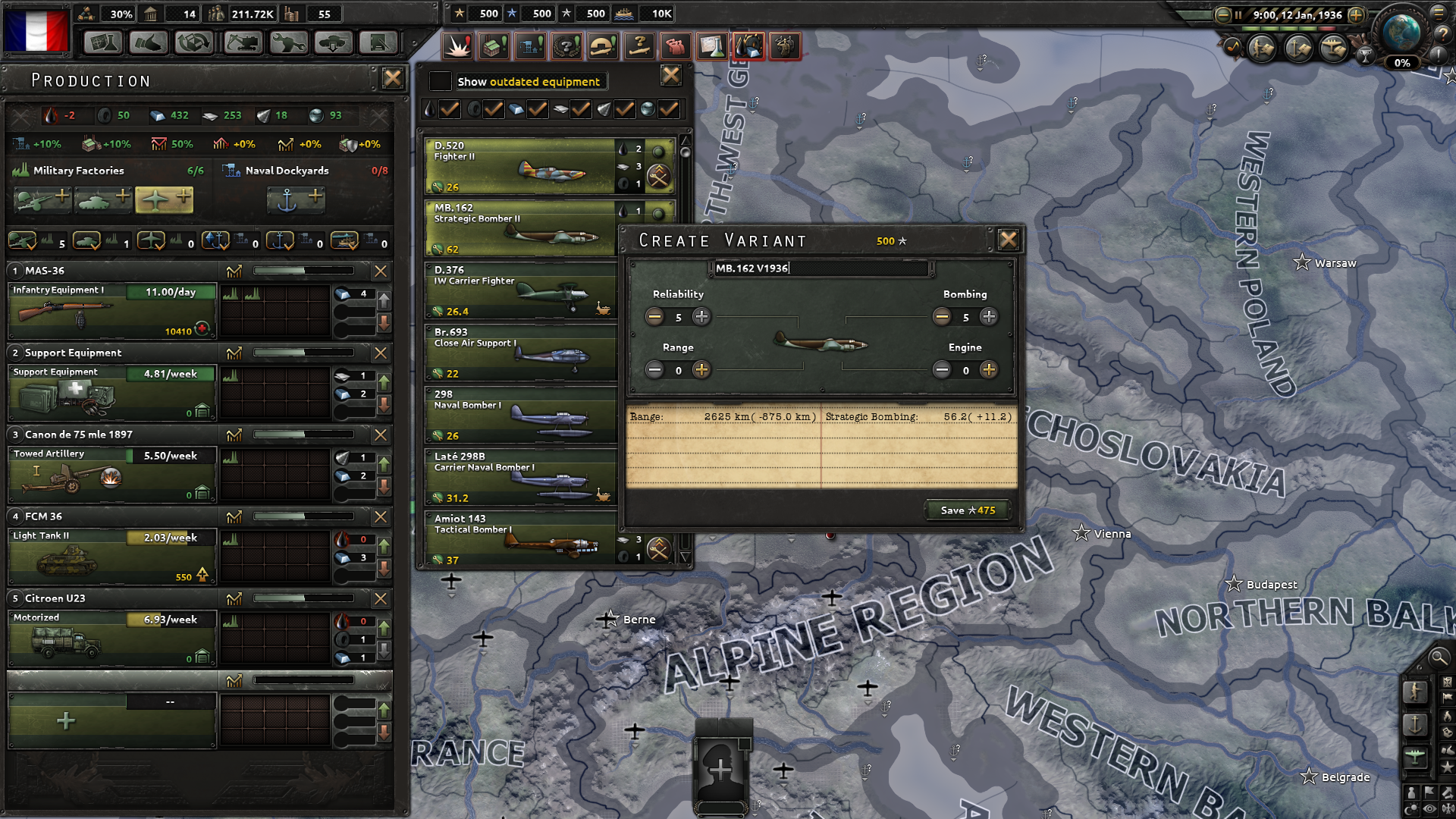1456x819 pixels.
Task: Increase Bombing level with its plus control
Action: 988,317
